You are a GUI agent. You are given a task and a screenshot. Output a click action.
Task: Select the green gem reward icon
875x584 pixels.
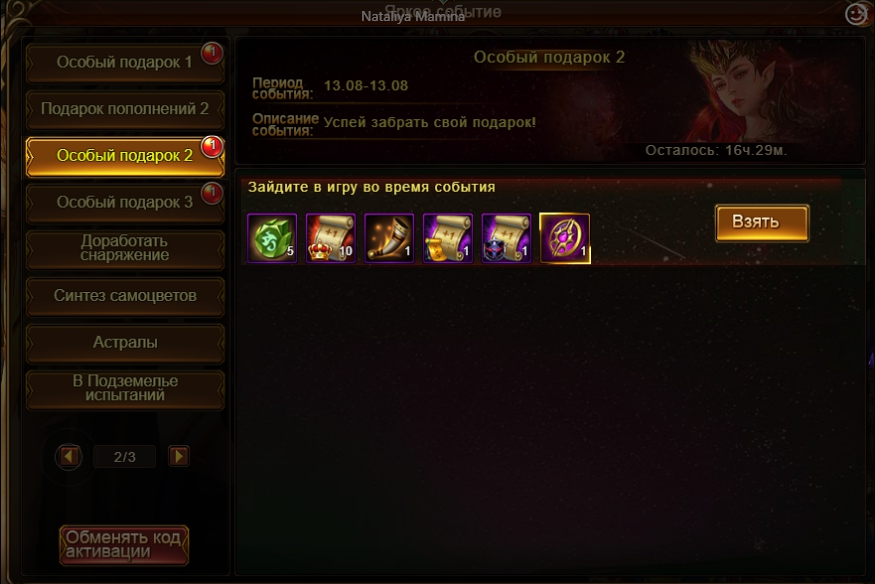pos(271,238)
